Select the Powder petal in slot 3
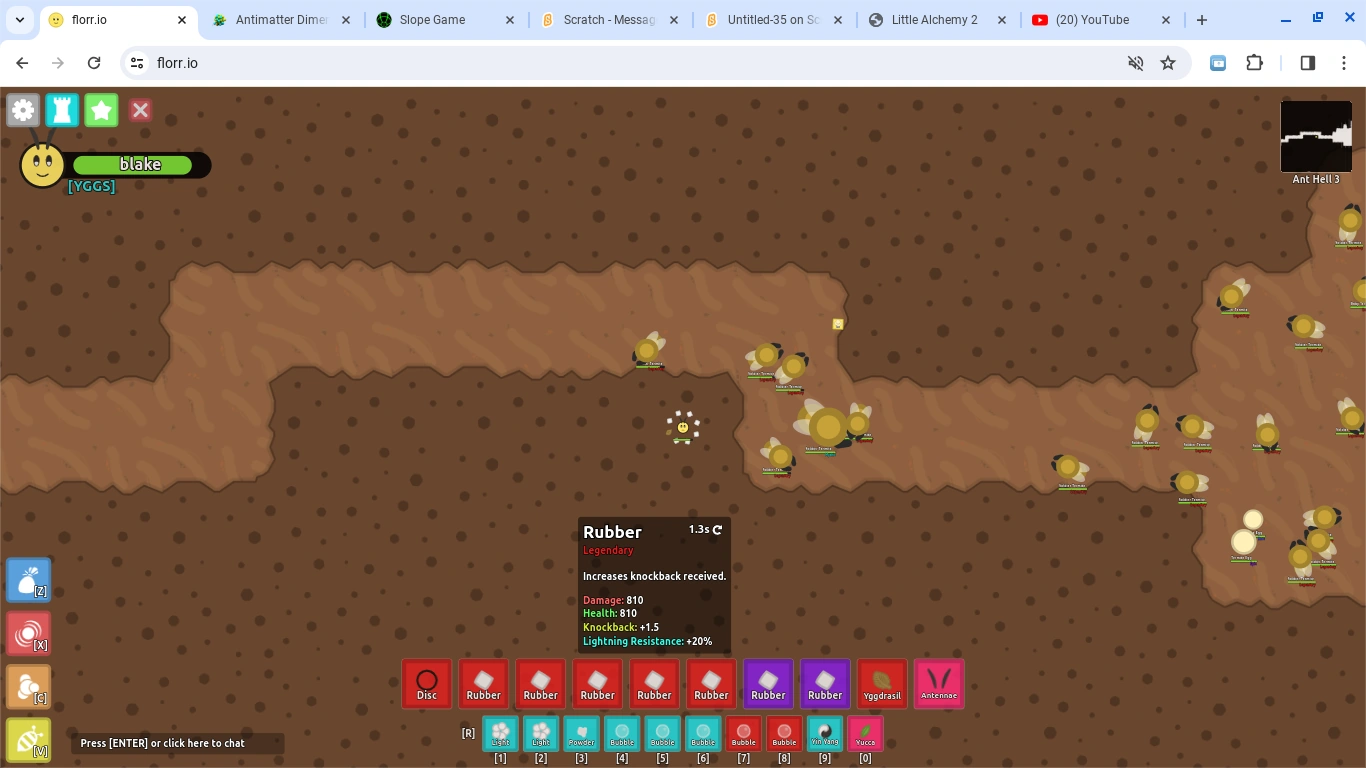Viewport: 1366px width, 768px height. pyautogui.click(x=581, y=733)
